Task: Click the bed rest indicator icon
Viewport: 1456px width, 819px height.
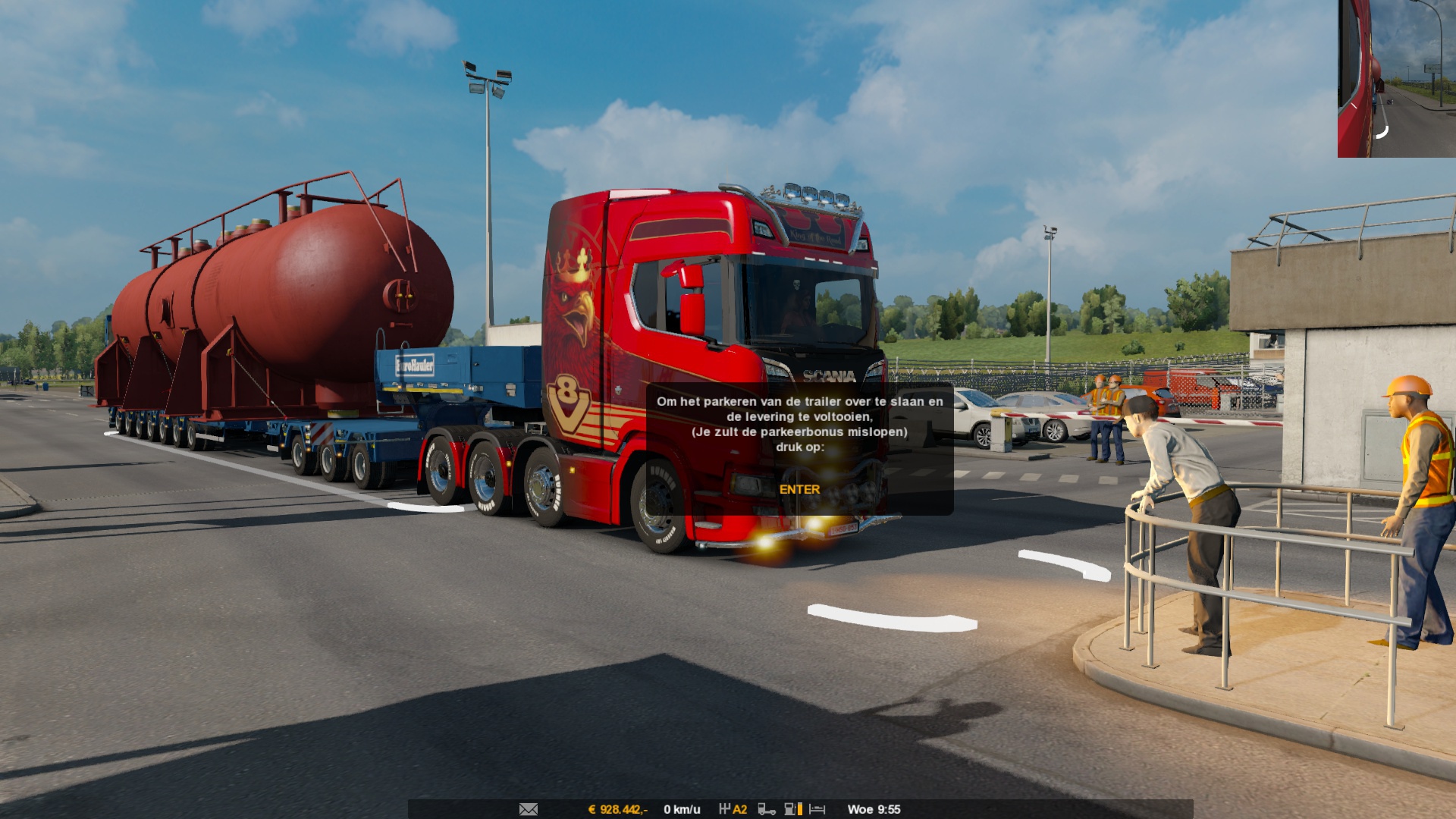Action: click(x=817, y=809)
